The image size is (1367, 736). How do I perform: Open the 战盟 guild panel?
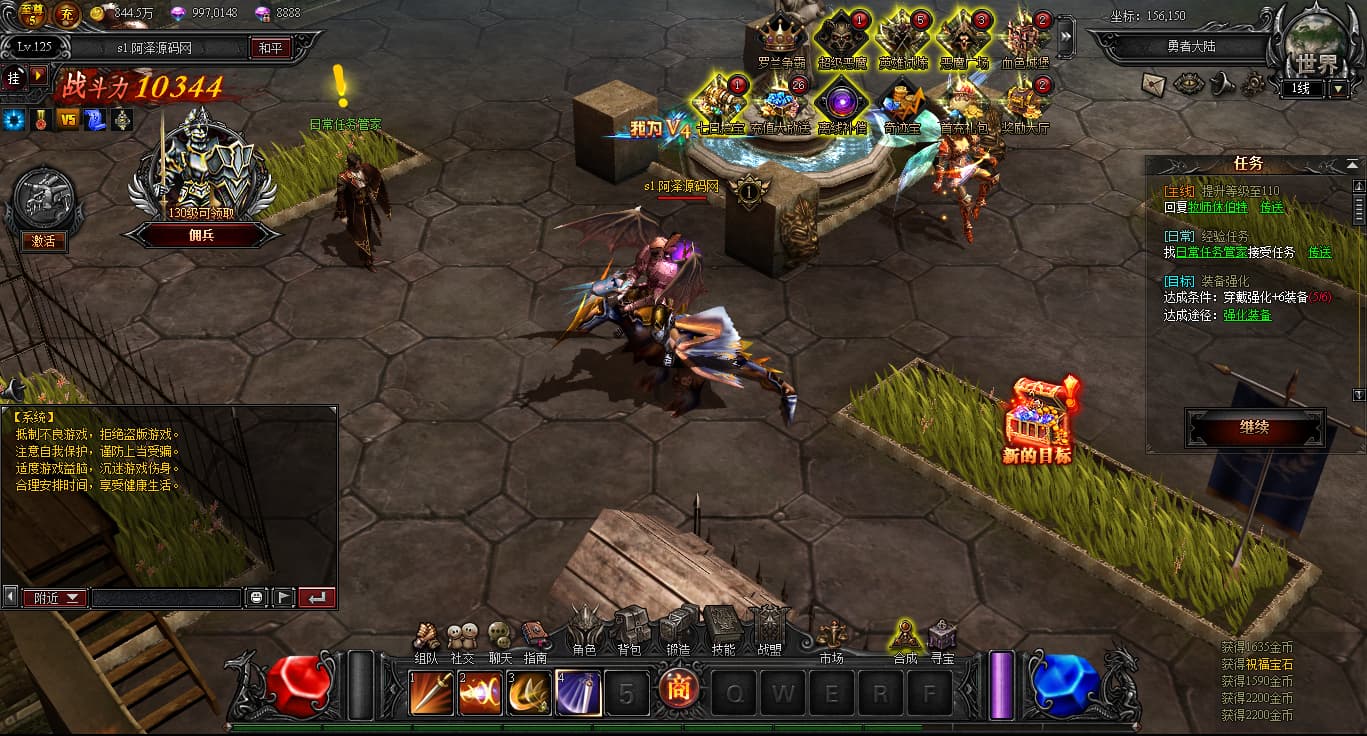click(769, 628)
